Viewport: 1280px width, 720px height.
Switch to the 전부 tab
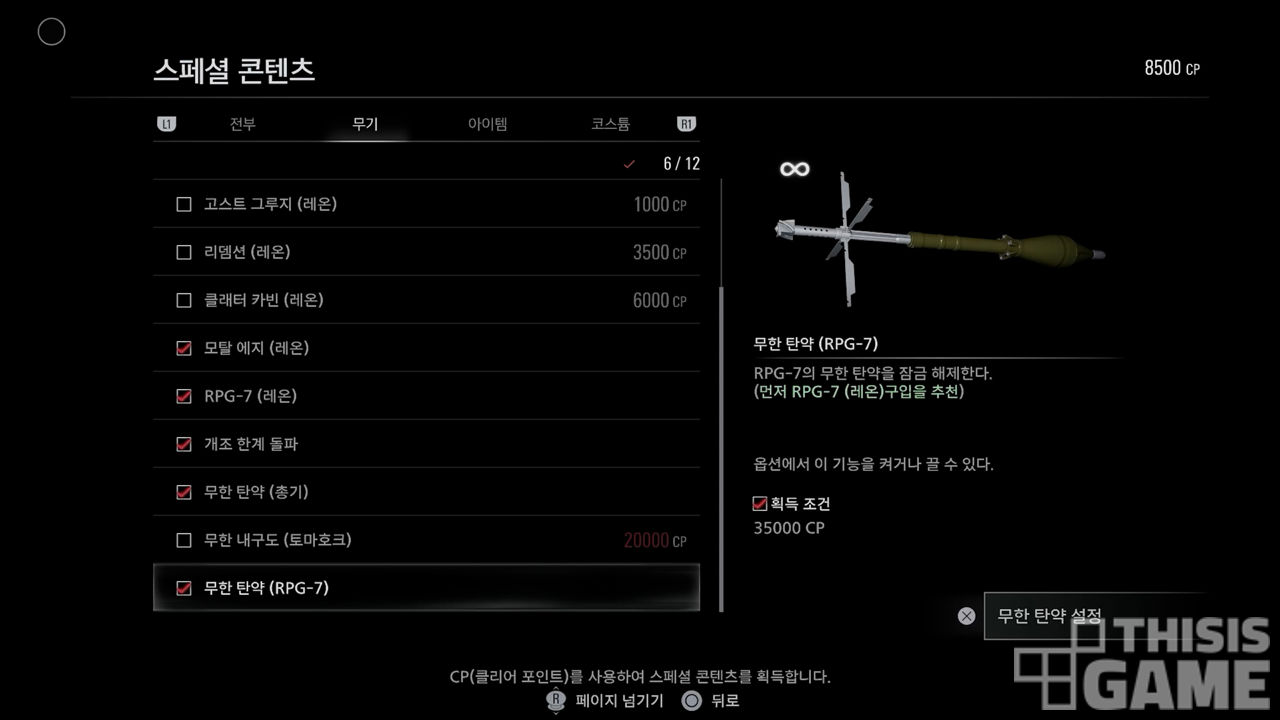[242, 125]
